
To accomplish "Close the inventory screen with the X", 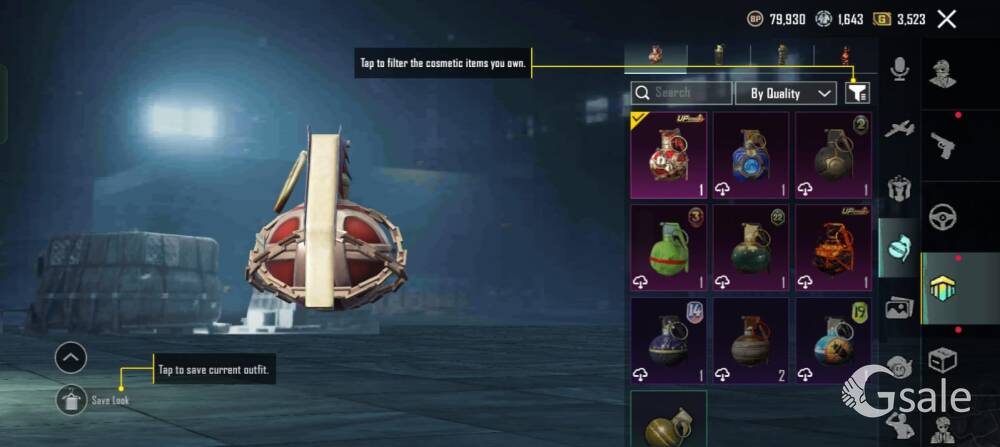I will [x=947, y=19].
